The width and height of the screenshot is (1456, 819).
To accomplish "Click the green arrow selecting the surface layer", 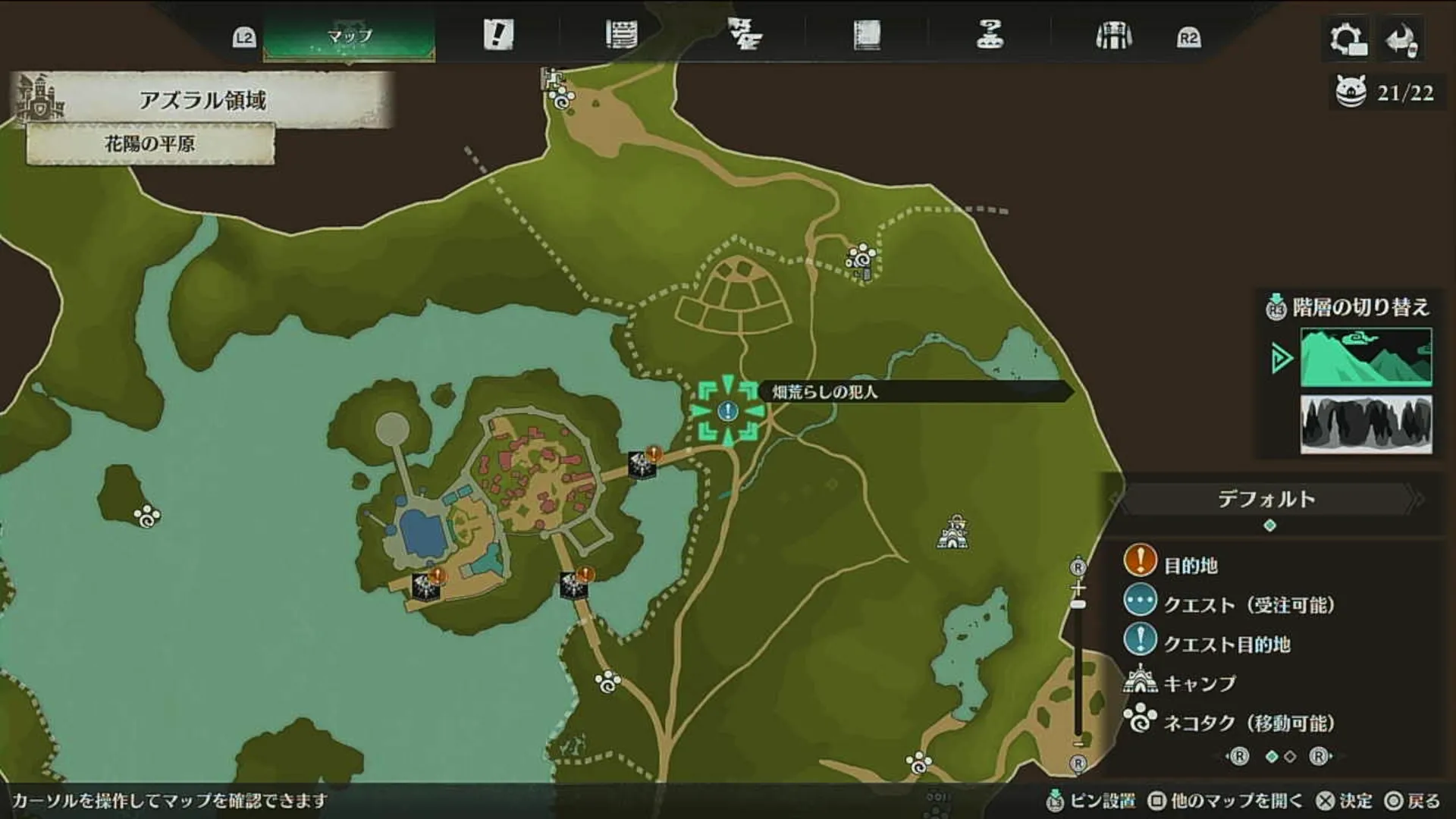I will [x=1282, y=356].
